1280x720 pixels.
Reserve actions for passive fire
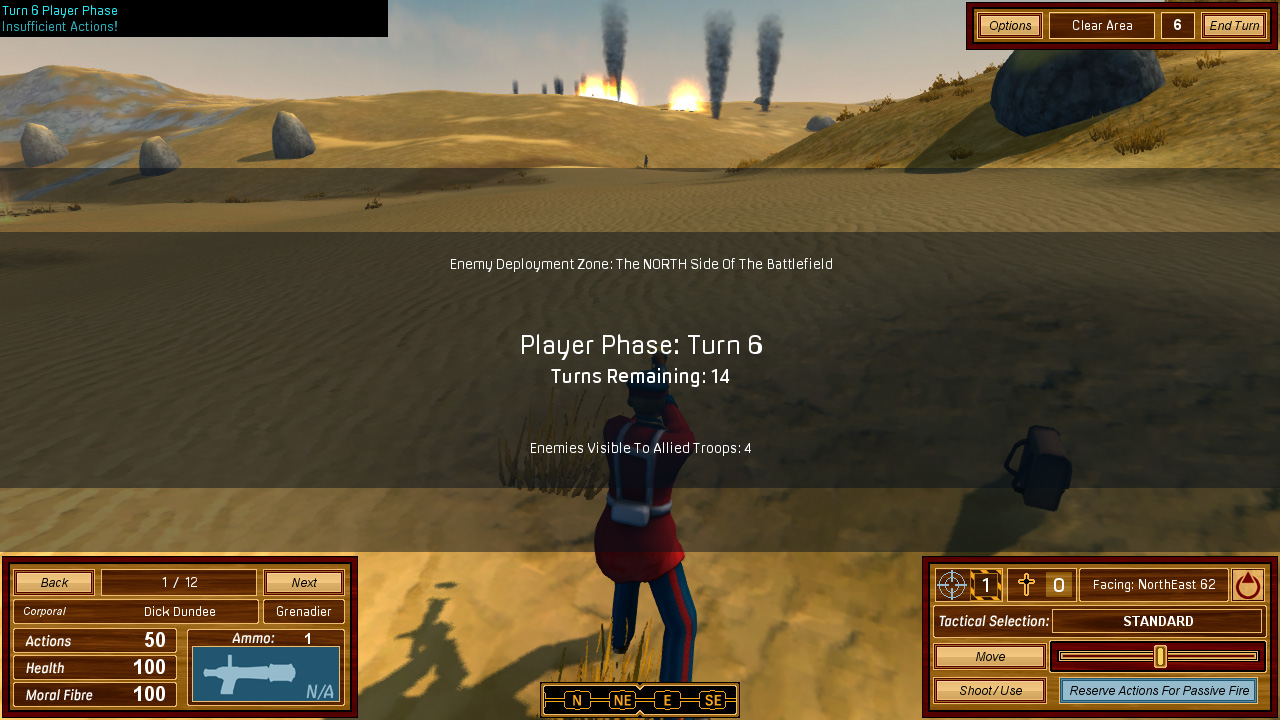[x=1159, y=690]
